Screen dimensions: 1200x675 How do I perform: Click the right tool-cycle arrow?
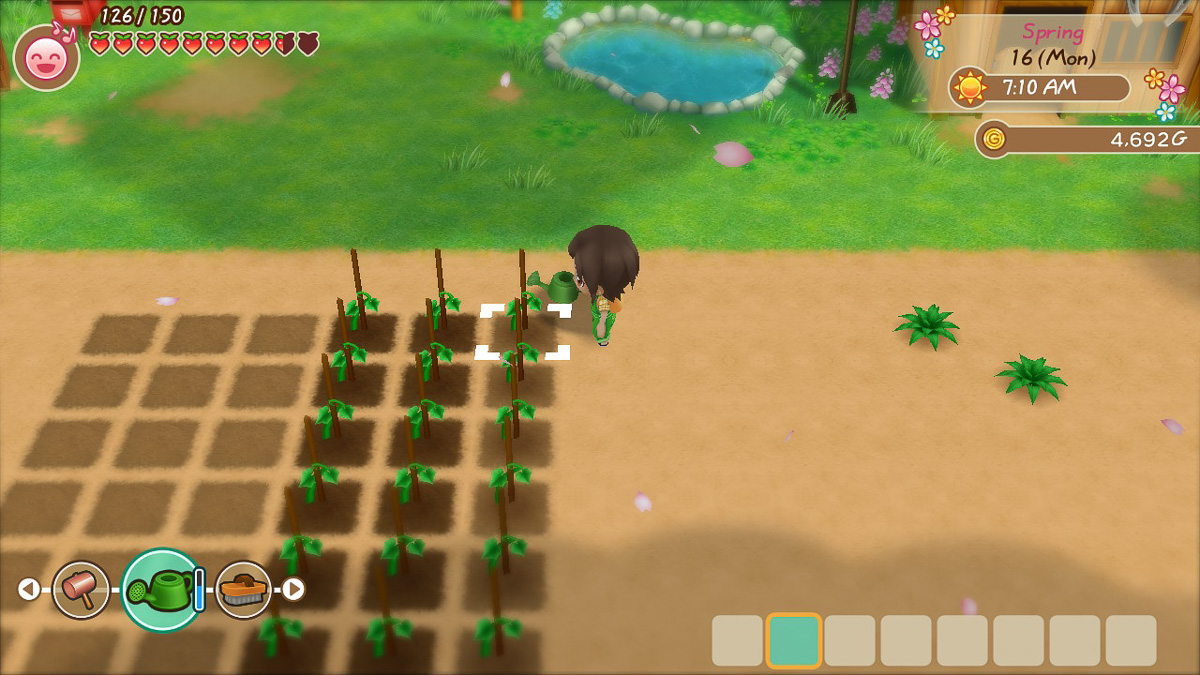[293, 589]
